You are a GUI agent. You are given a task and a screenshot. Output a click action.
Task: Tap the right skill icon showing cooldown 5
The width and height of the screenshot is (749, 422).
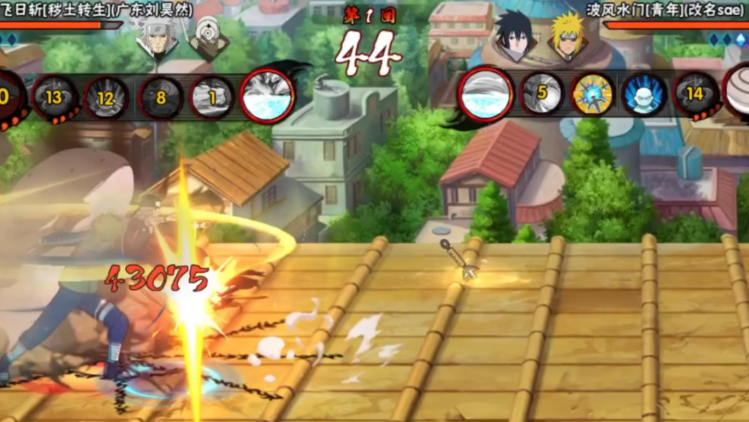click(541, 94)
